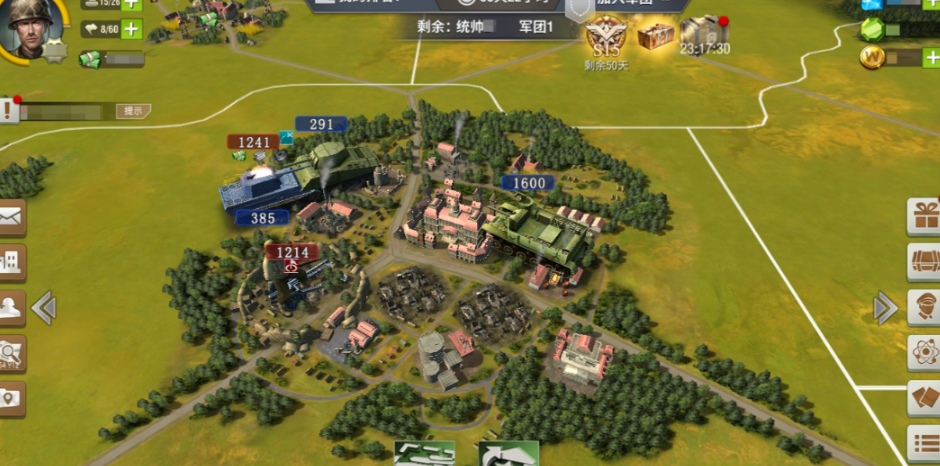Viewport: 940px width, 466px height.
Task: Open the soldier head icon on right sidebar
Action: 923,307
